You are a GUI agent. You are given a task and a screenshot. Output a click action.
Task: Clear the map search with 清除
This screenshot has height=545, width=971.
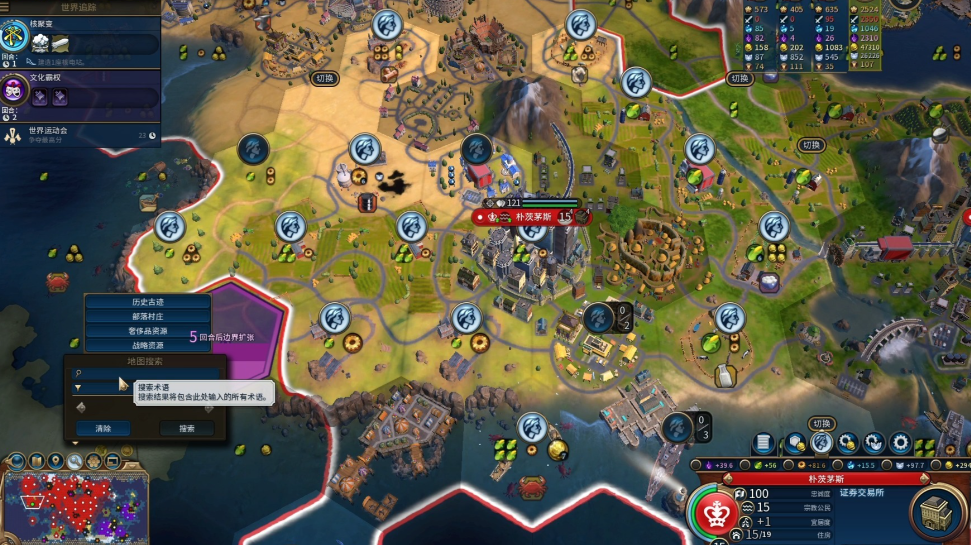103,428
